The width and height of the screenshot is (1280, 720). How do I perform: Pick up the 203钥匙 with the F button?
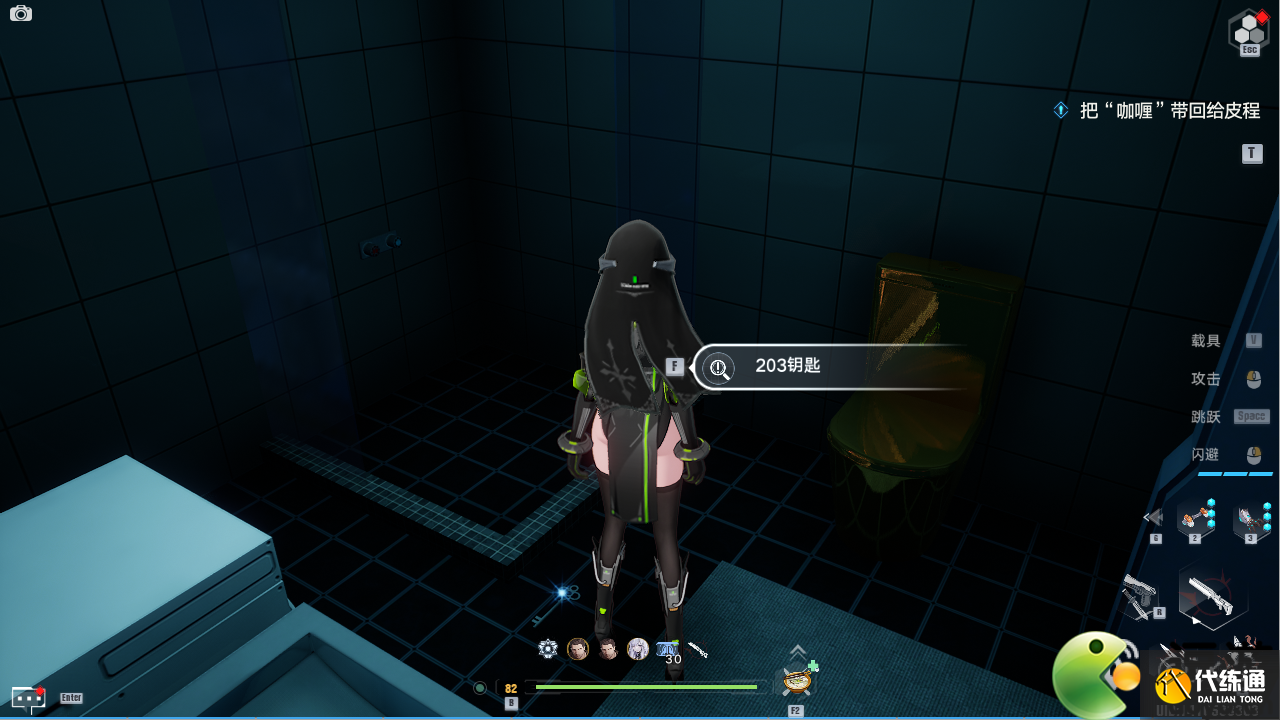675,366
